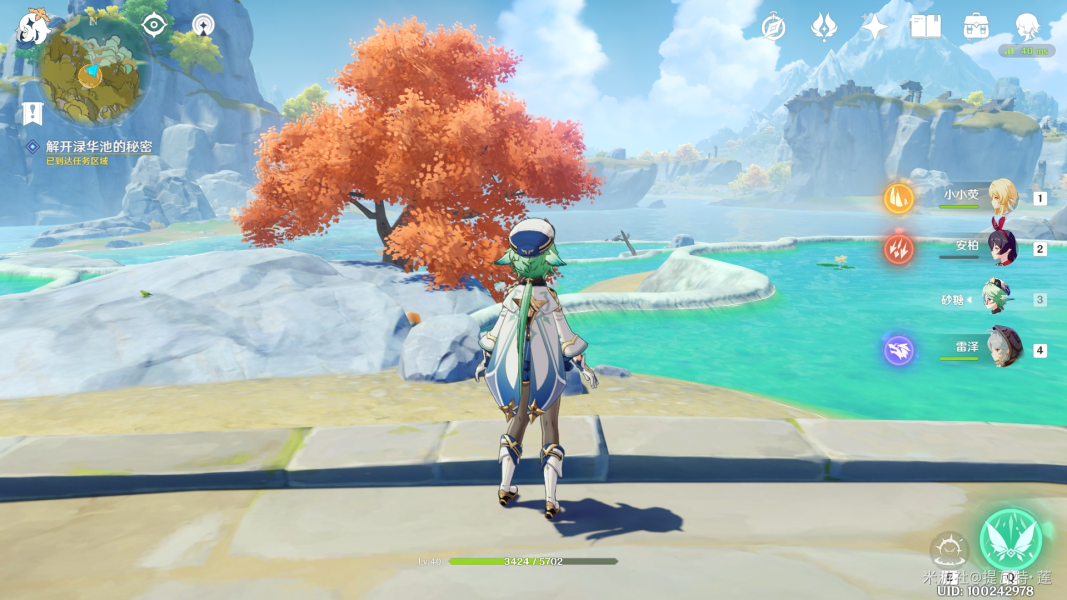Open the Paimon menu icon
Image resolution: width=1067 pixels, height=600 pixels.
point(33,28)
